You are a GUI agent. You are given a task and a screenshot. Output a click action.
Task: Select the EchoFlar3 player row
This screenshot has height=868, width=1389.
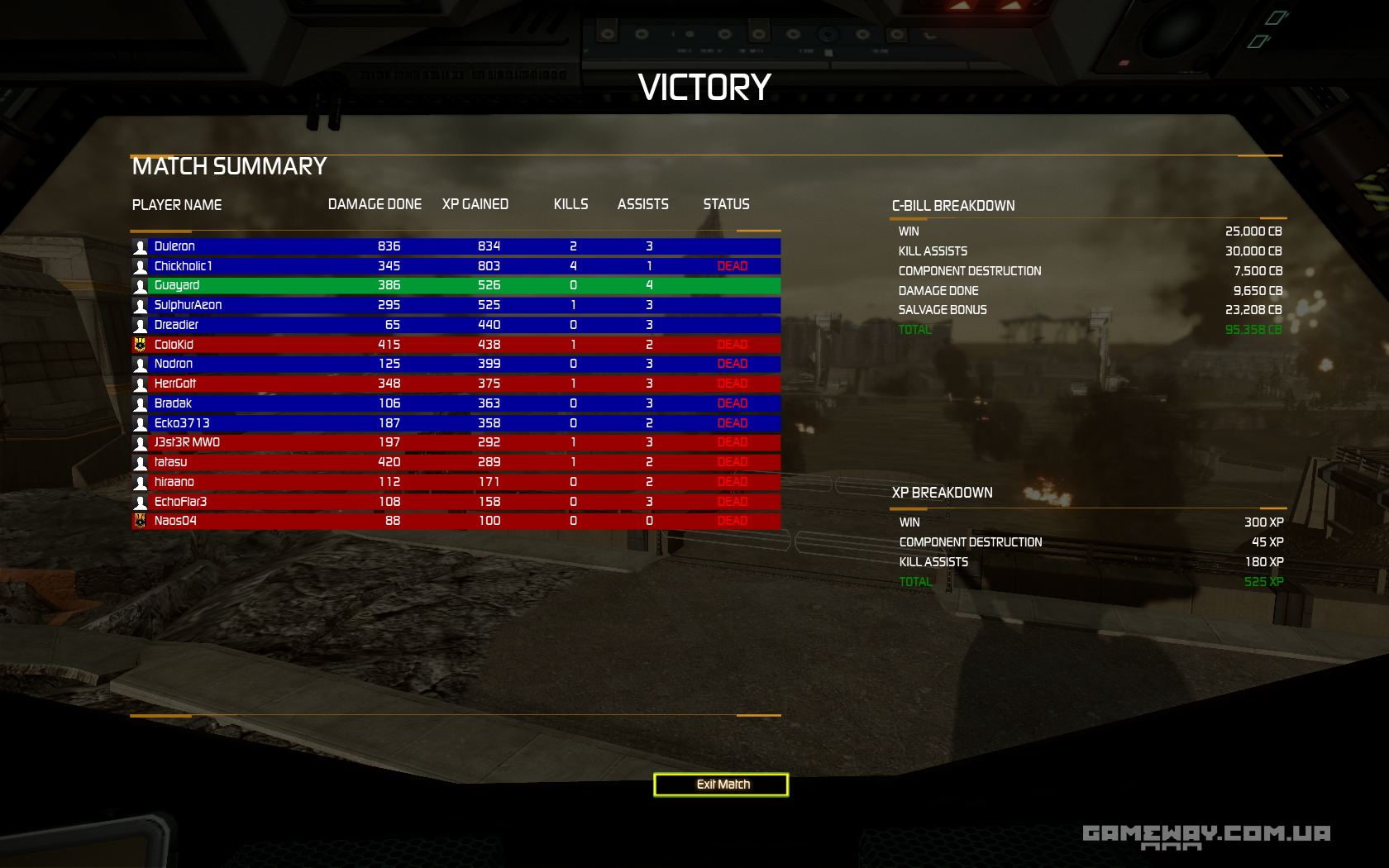(x=455, y=502)
